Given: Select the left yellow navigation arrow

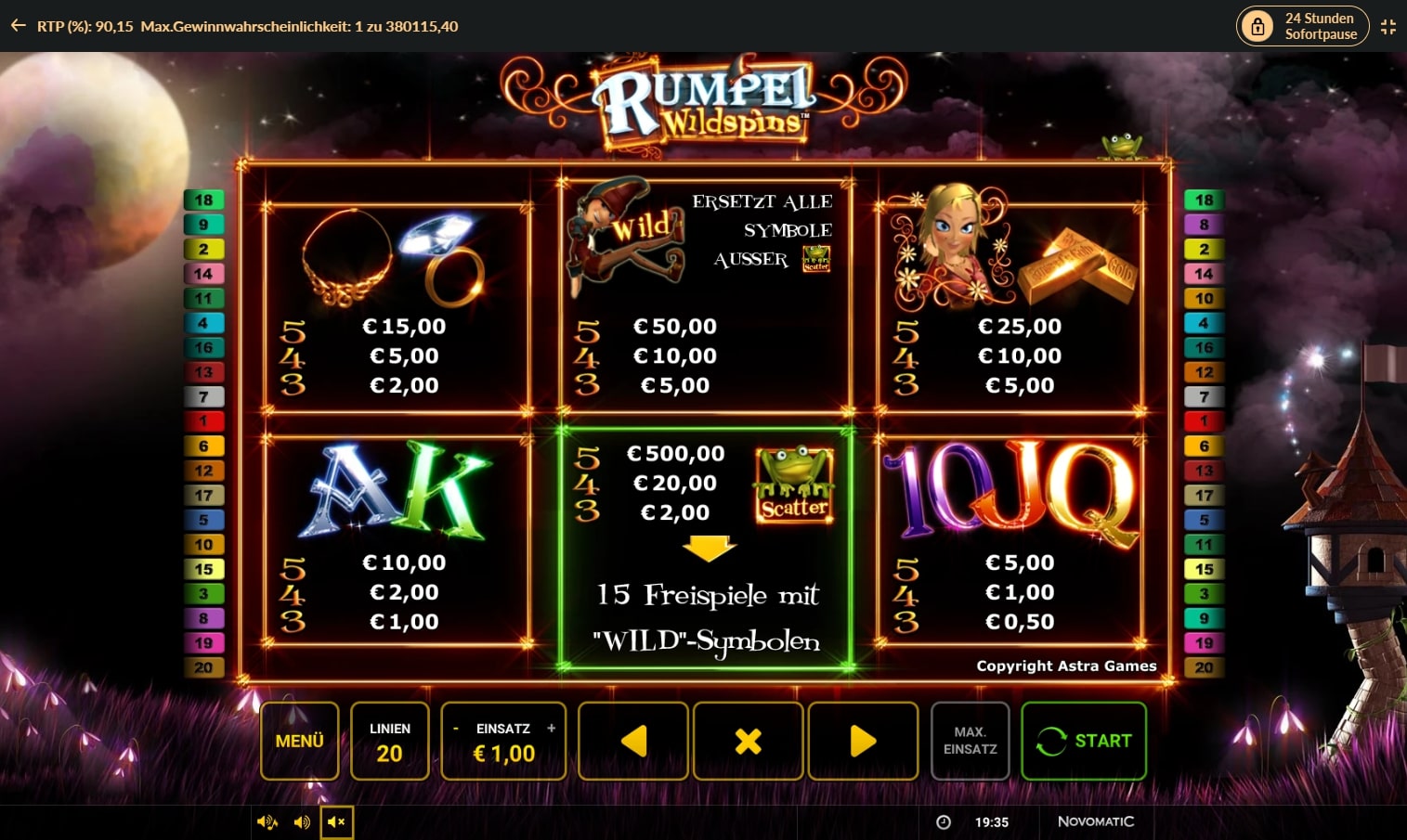Looking at the screenshot, I should [632, 741].
